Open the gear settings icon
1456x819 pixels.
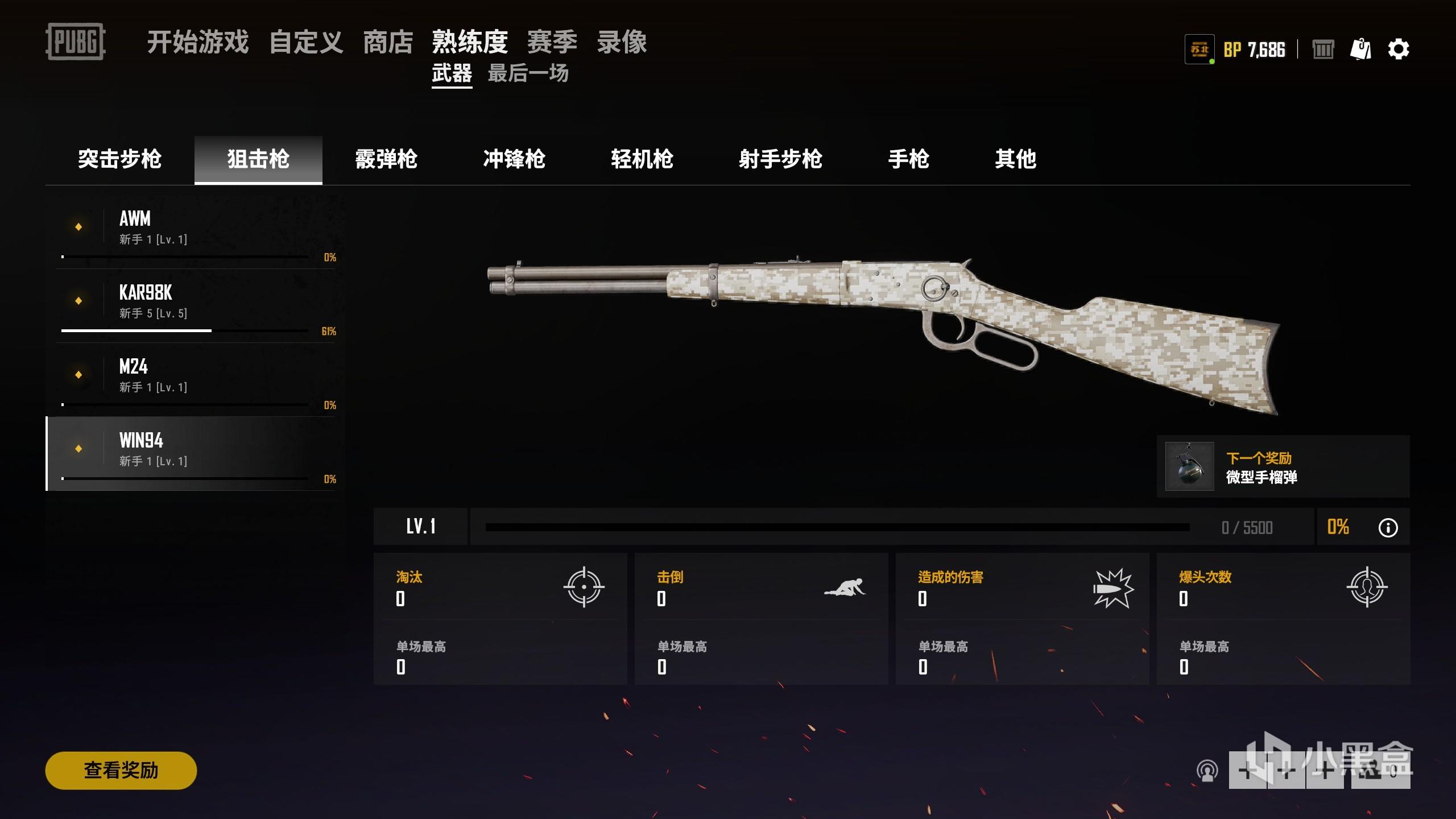pyautogui.click(x=1399, y=49)
